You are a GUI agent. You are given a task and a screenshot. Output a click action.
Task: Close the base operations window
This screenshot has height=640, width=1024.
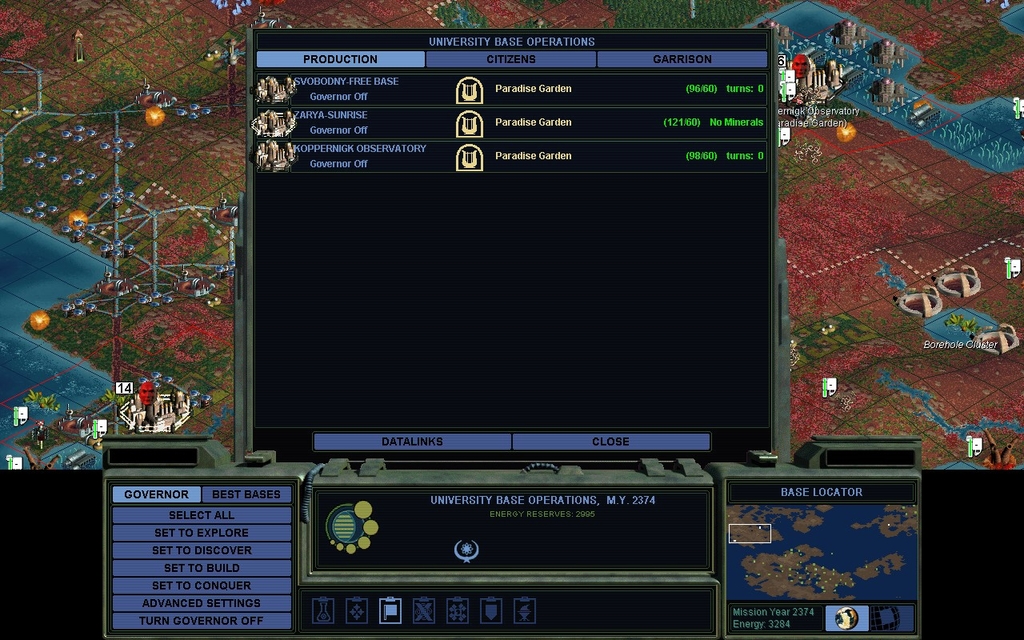click(610, 441)
